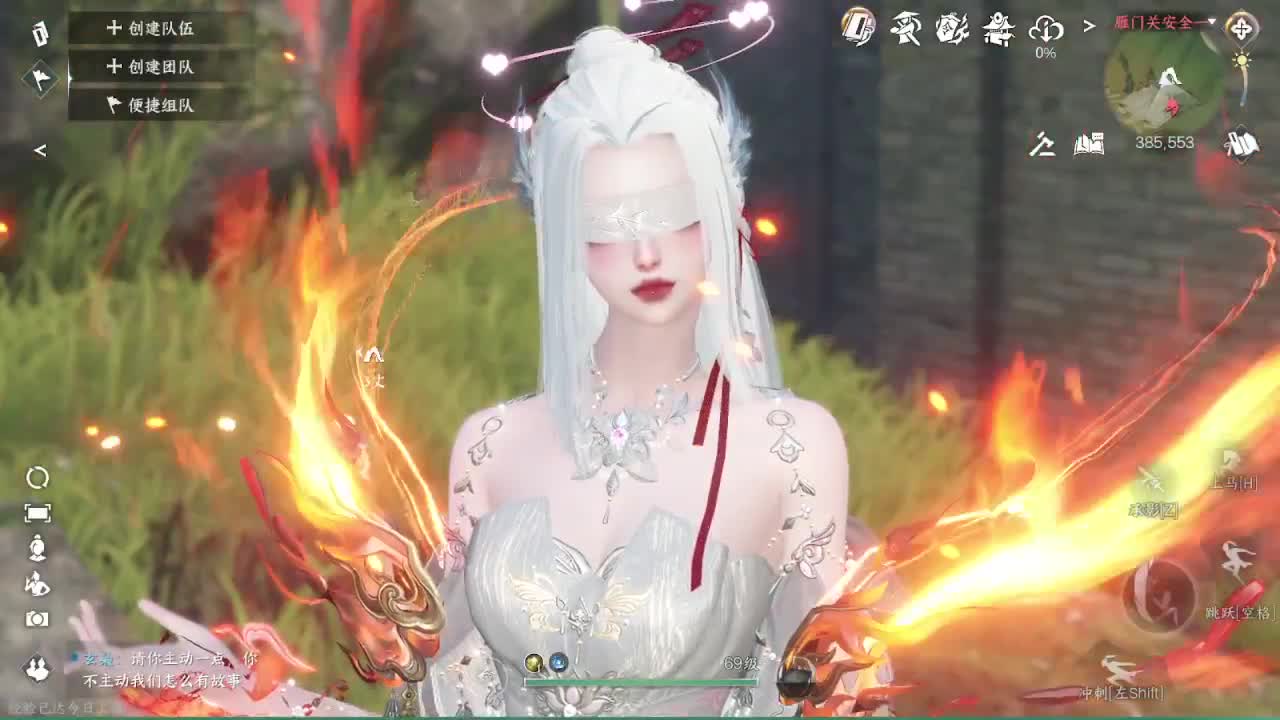Toggle the day-night sun indicator beside minimap
The width and height of the screenshot is (1280, 720).
pyautogui.click(x=1242, y=60)
